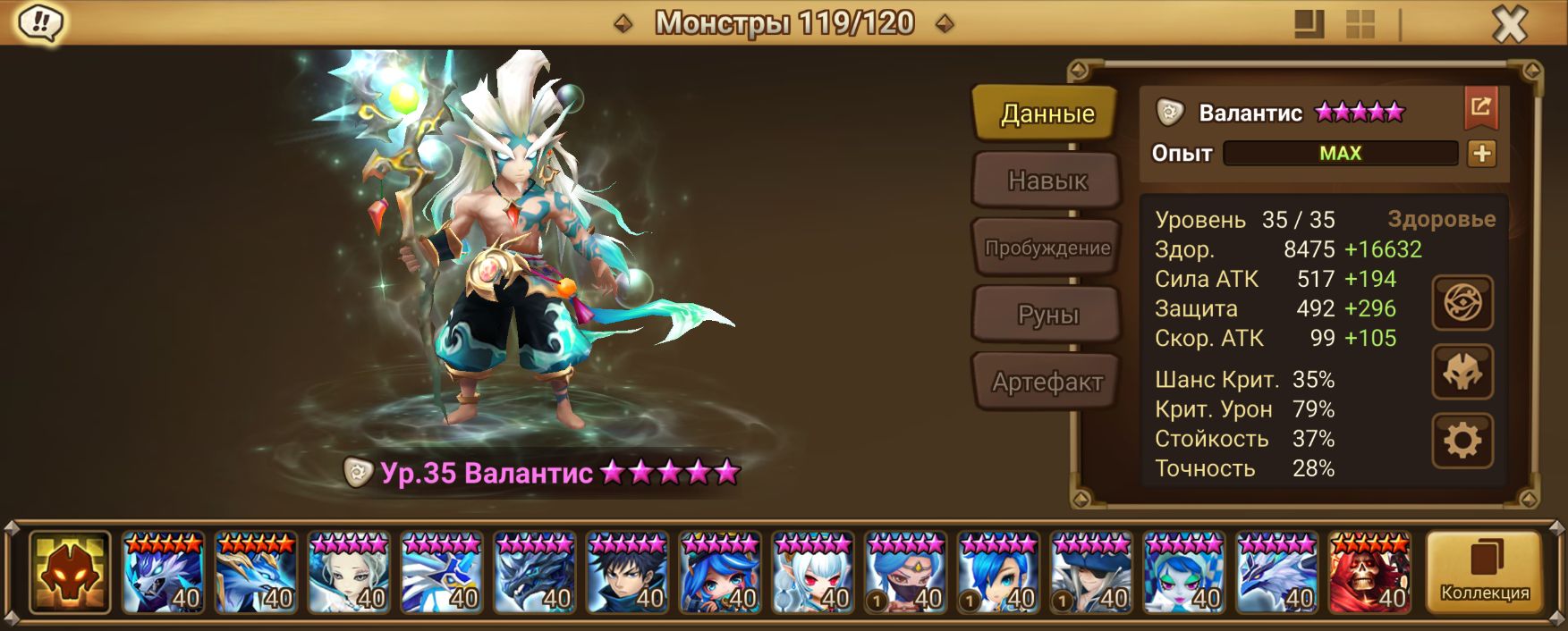The height and width of the screenshot is (631, 1568).
Task: Choose the blue wolf monster thumbnail
Action: click(x=163, y=573)
